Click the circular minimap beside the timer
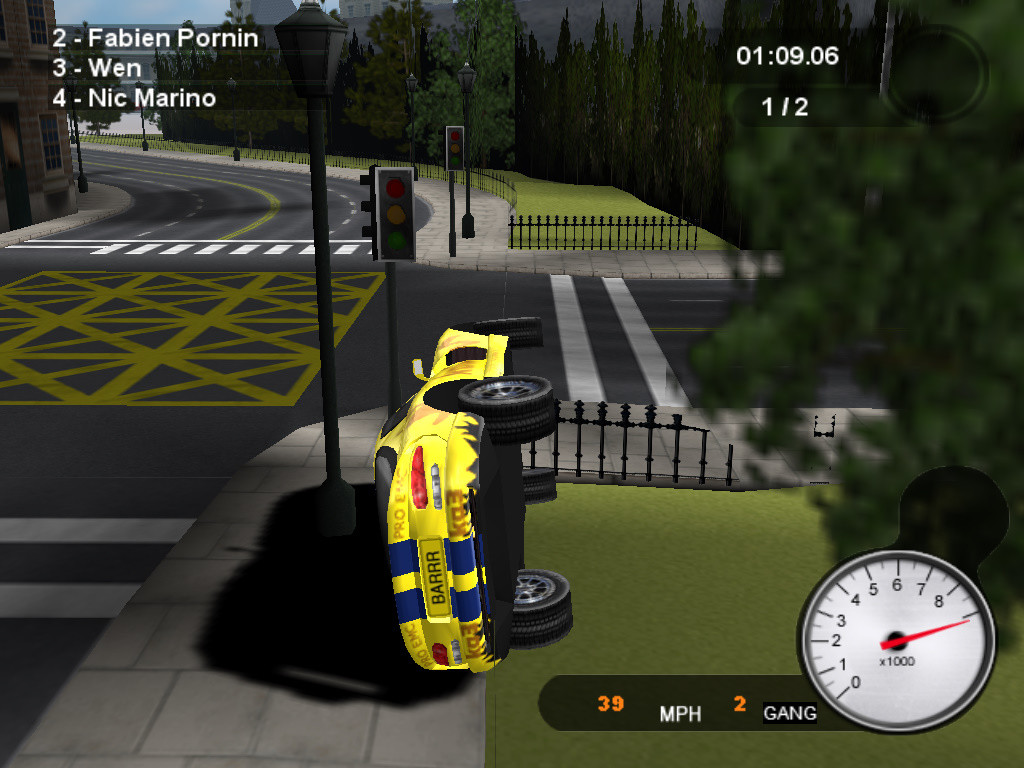Image resolution: width=1024 pixels, height=768 pixels. pos(937,75)
